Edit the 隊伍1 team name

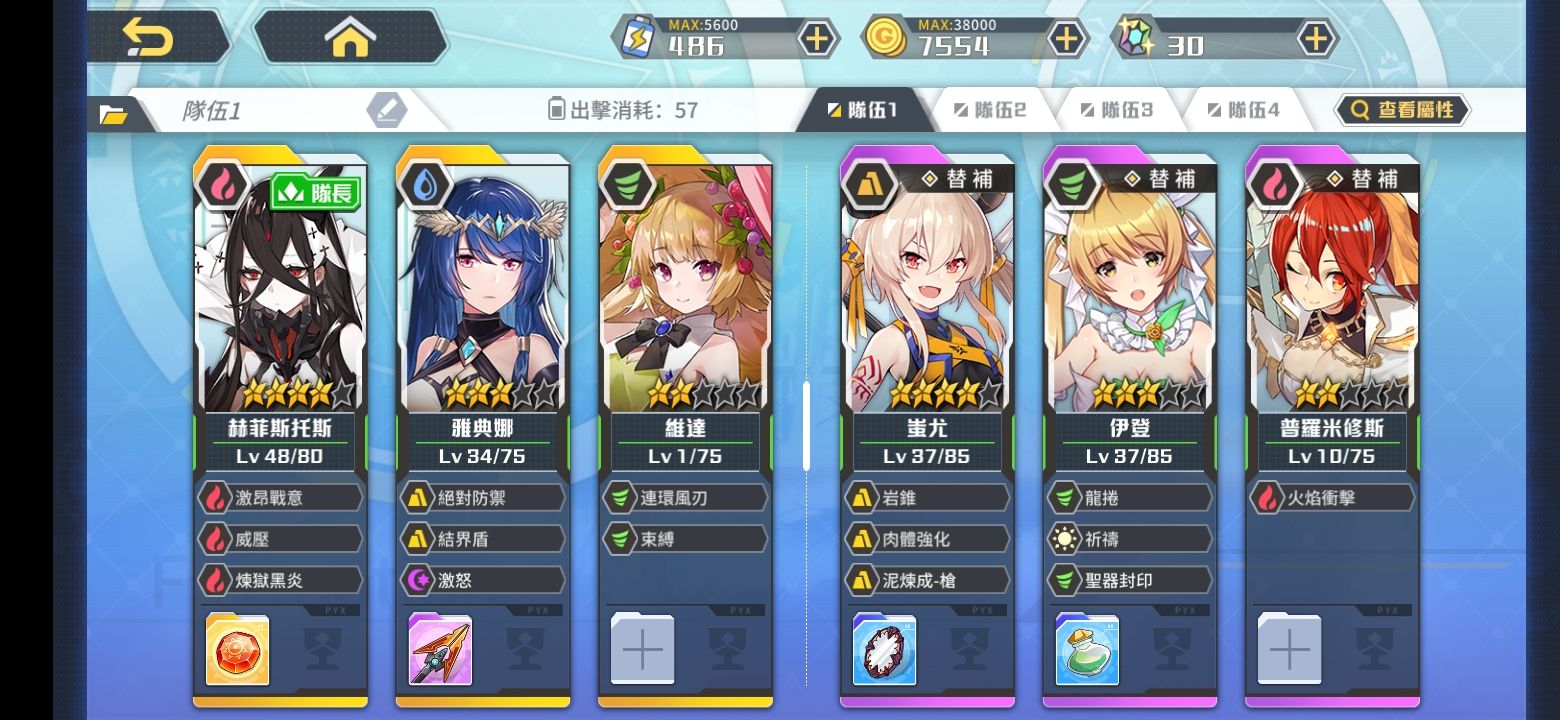386,110
